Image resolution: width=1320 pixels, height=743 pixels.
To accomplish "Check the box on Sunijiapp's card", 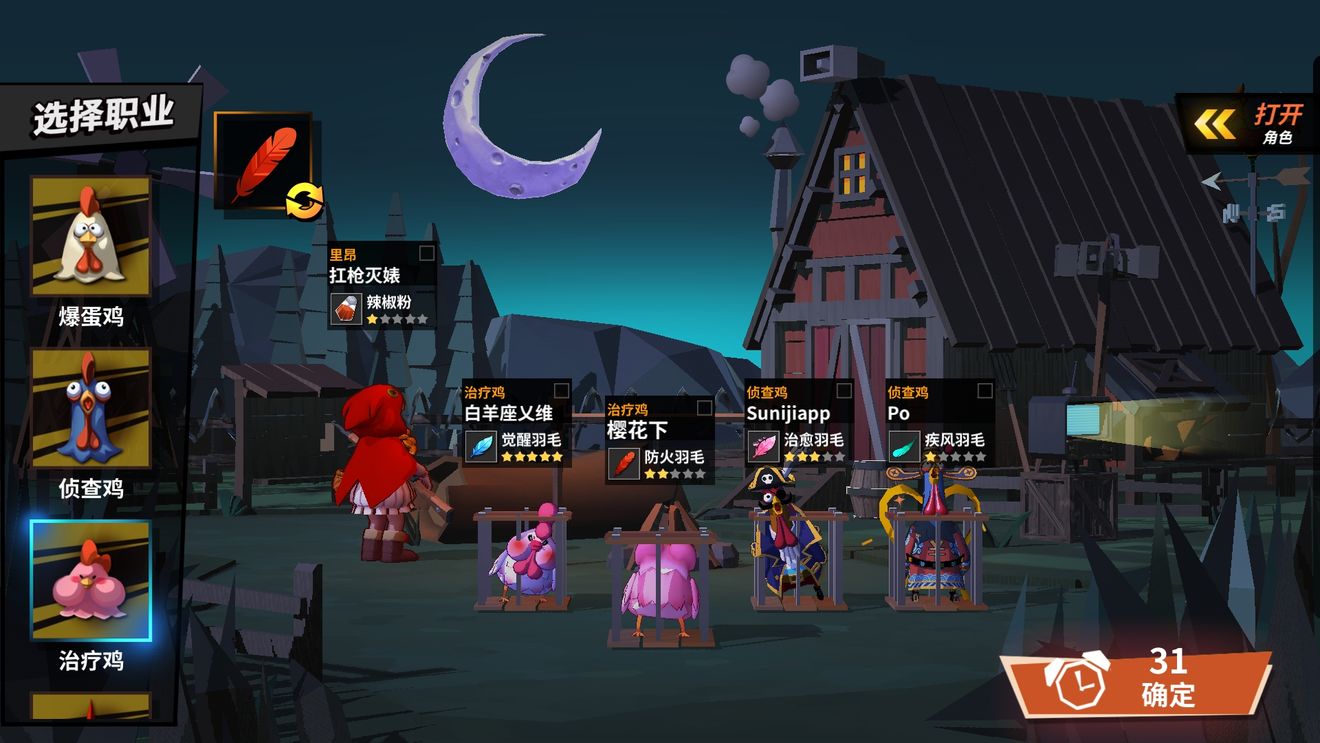I will click(x=844, y=391).
